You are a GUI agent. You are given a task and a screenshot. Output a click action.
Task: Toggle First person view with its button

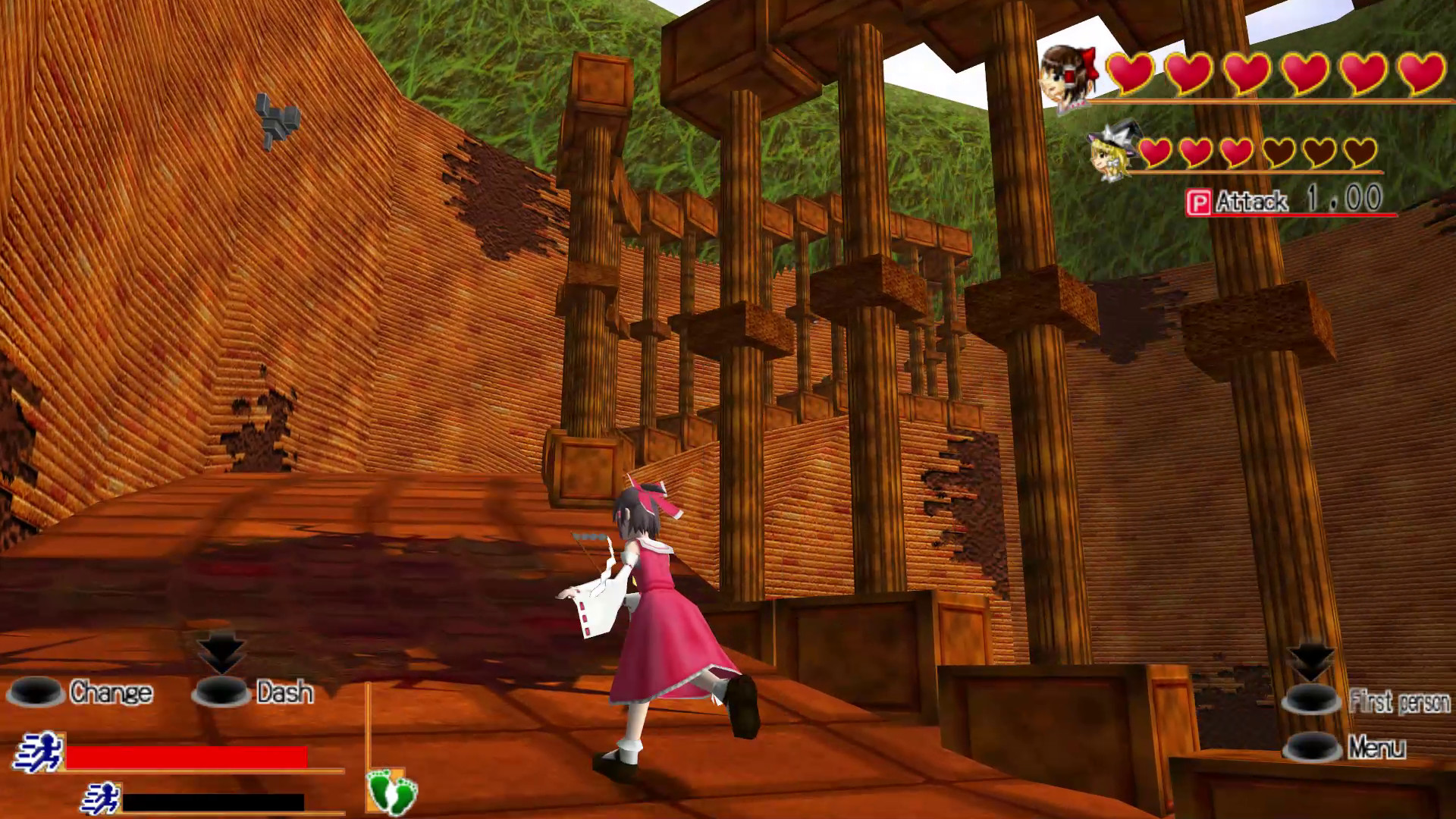pyautogui.click(x=1310, y=699)
